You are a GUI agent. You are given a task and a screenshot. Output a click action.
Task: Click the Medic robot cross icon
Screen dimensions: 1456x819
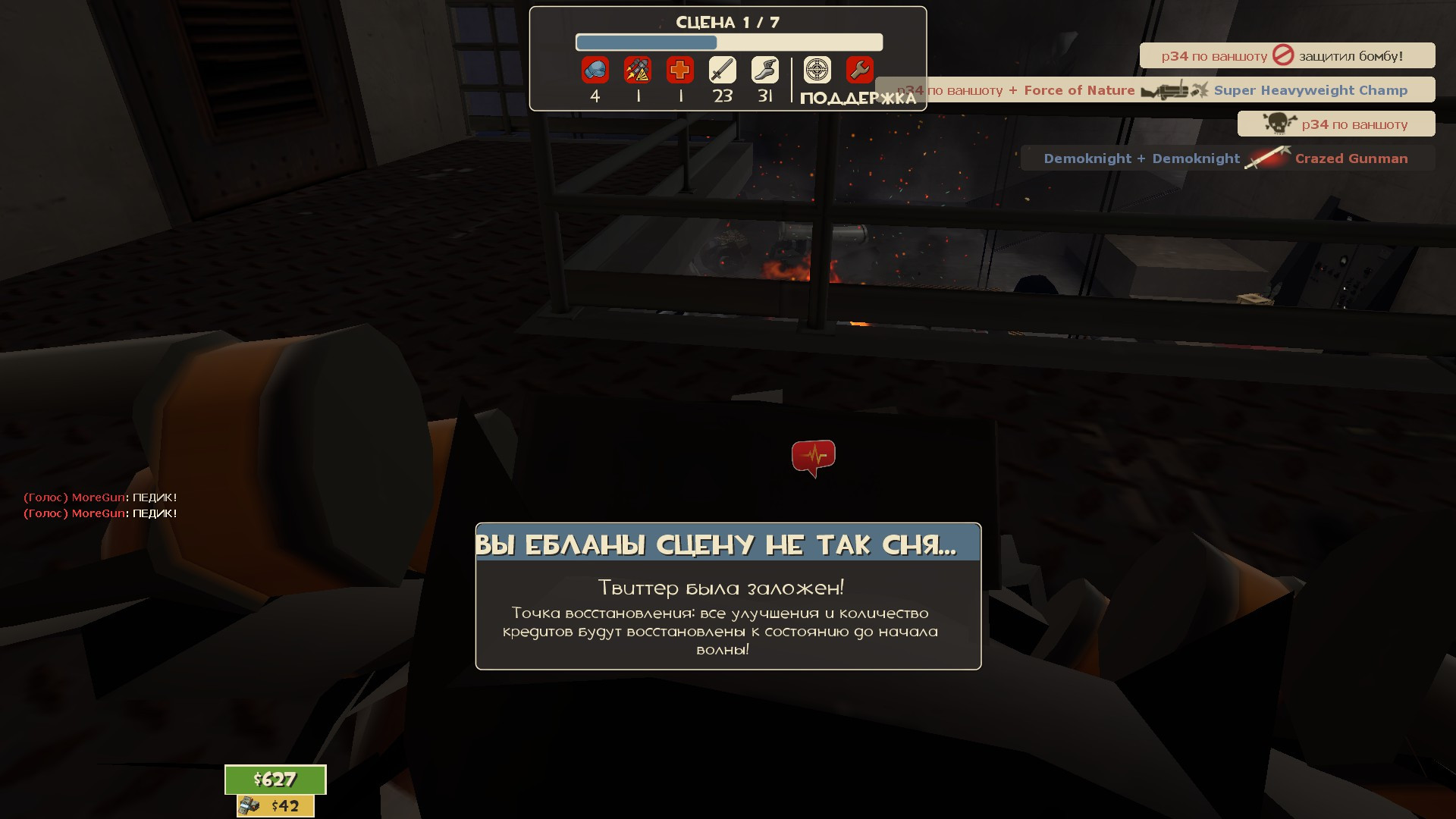pos(680,70)
